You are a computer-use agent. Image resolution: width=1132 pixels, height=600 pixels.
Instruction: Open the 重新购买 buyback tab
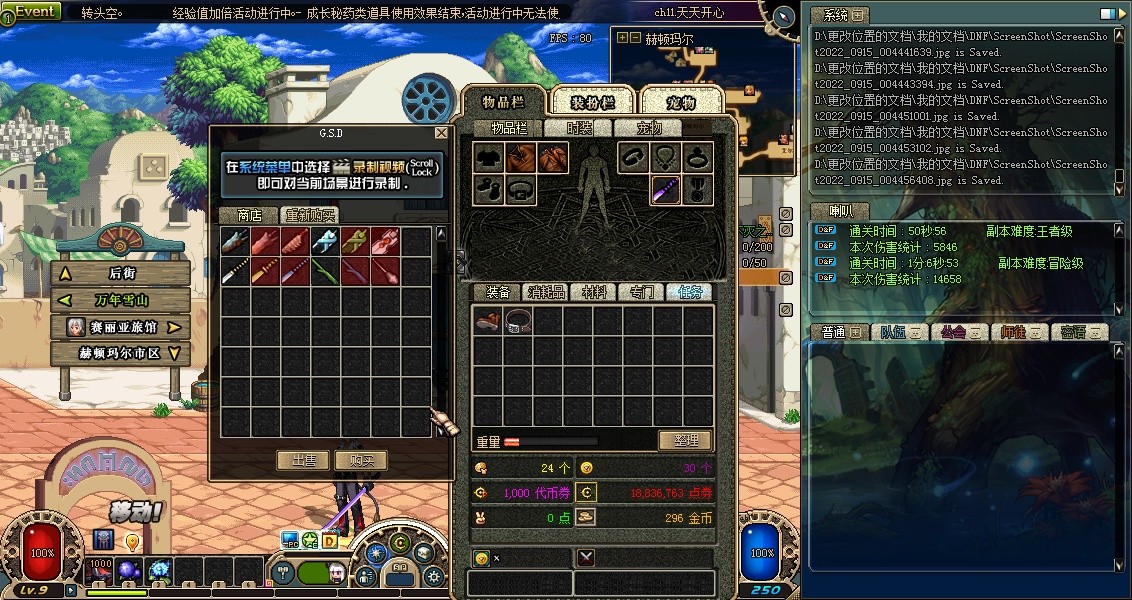[309, 215]
